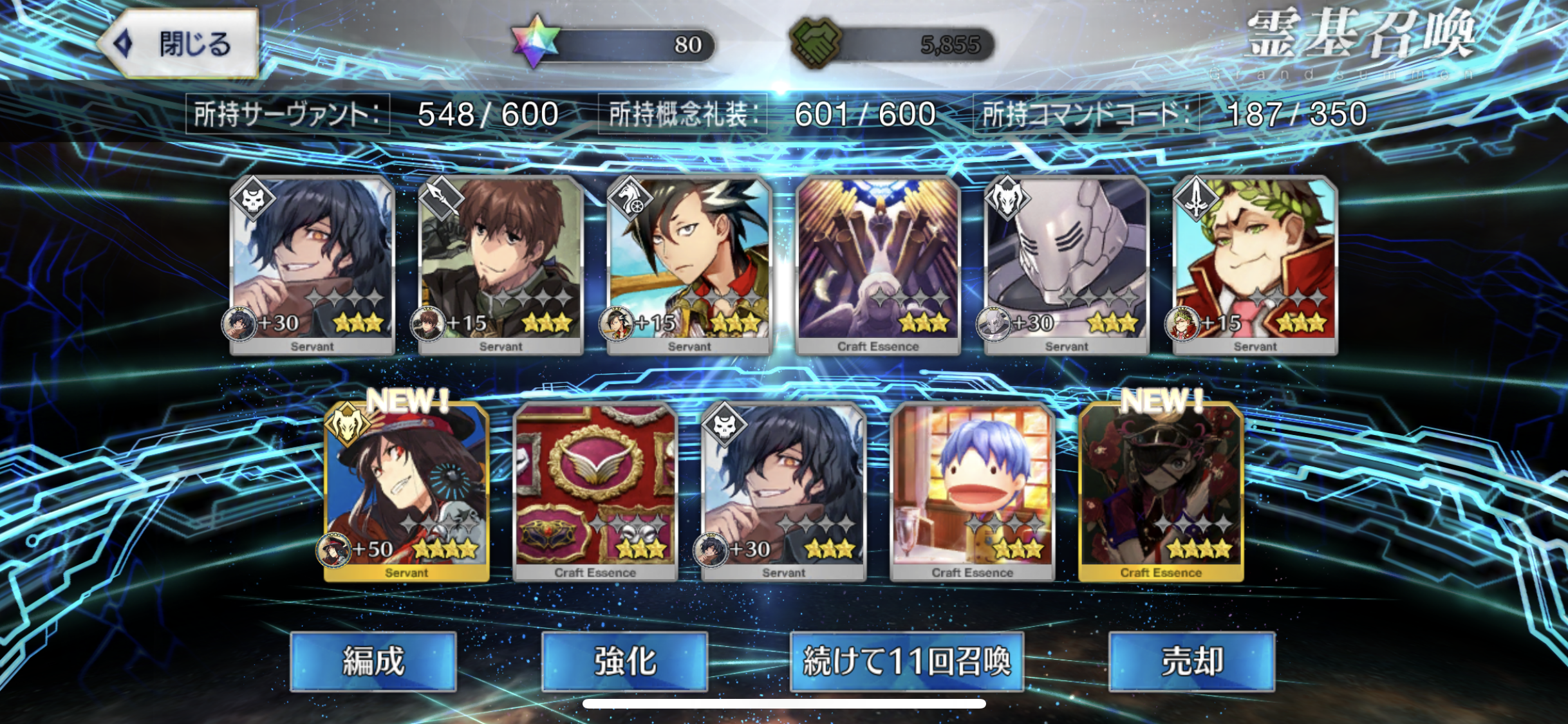This screenshot has height=724, width=1568.
Task: Open the NEW eyepatch character Craft Essence card
Action: click(1161, 490)
